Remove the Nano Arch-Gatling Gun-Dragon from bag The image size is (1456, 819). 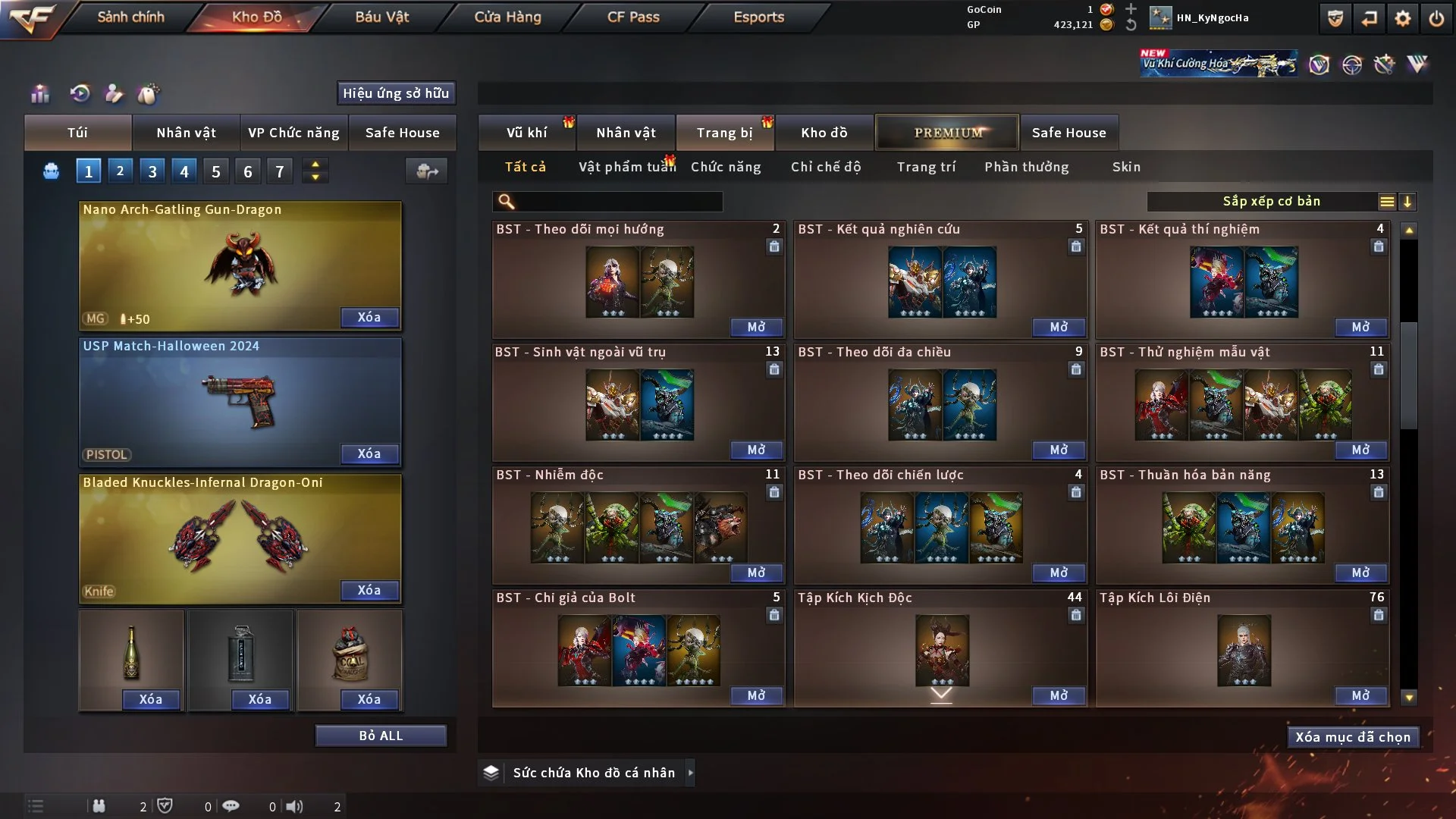click(x=369, y=318)
